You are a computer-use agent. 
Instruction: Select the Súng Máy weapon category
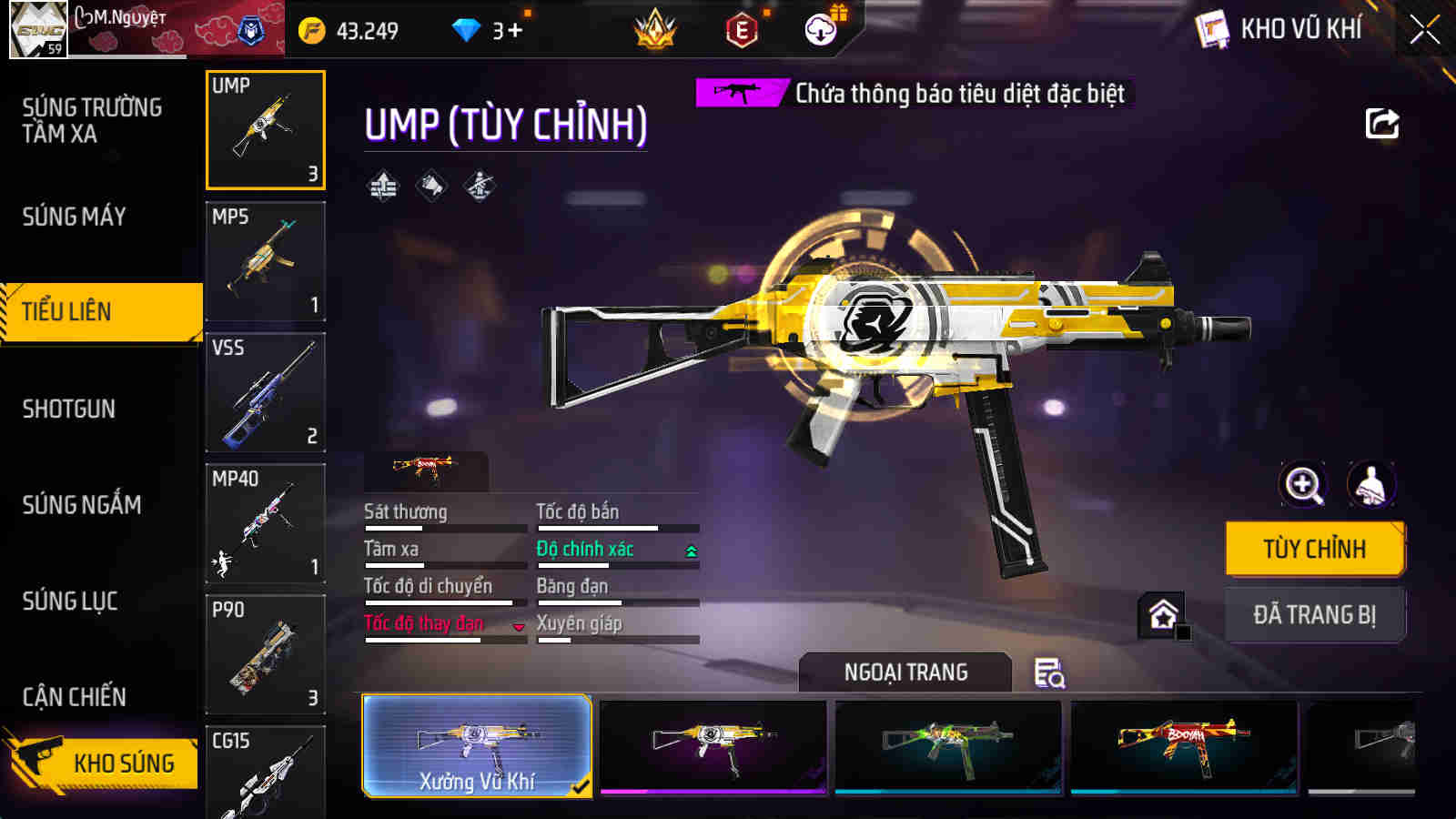tap(75, 217)
